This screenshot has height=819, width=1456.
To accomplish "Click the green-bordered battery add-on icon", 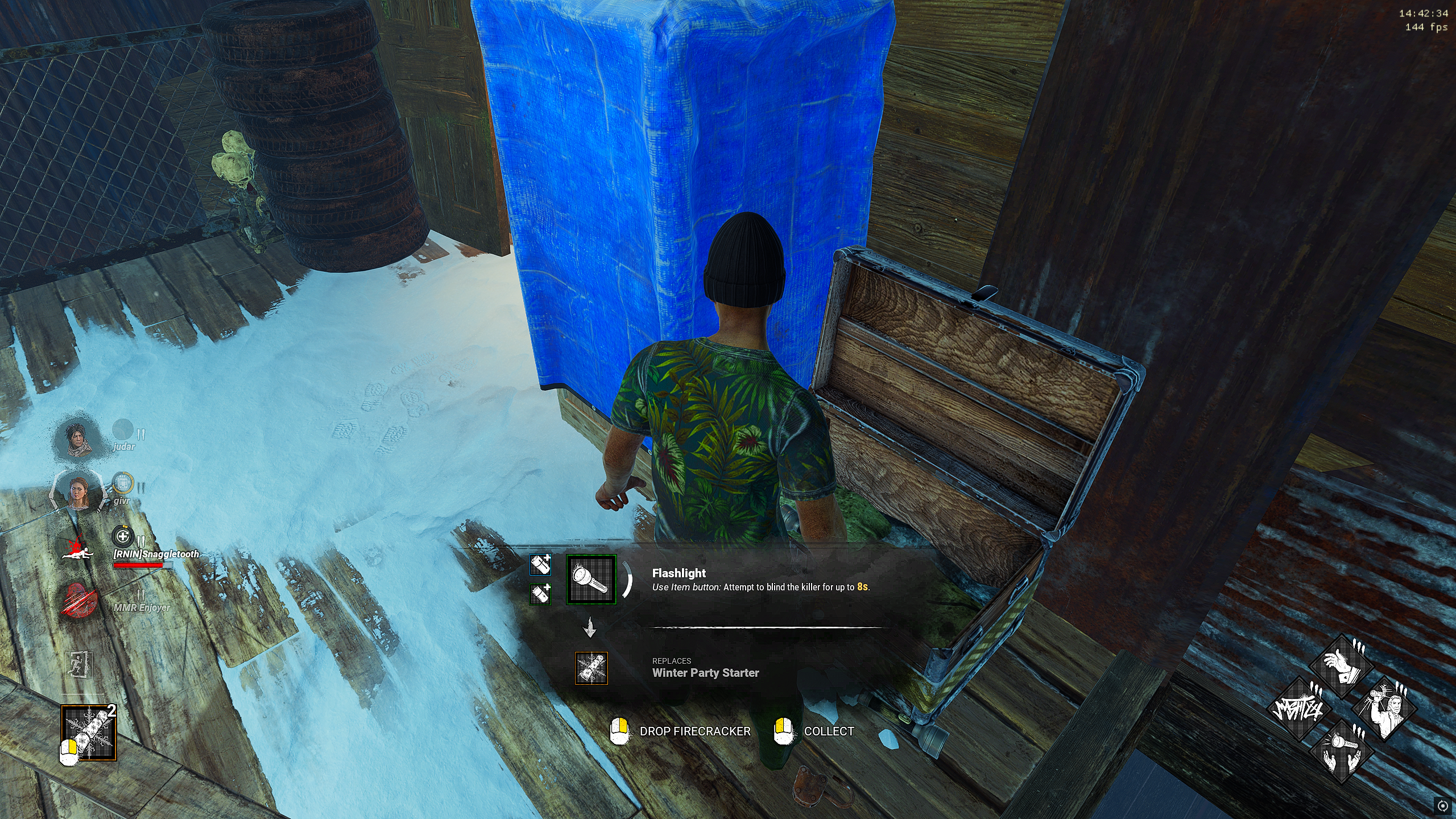I will tap(540, 594).
